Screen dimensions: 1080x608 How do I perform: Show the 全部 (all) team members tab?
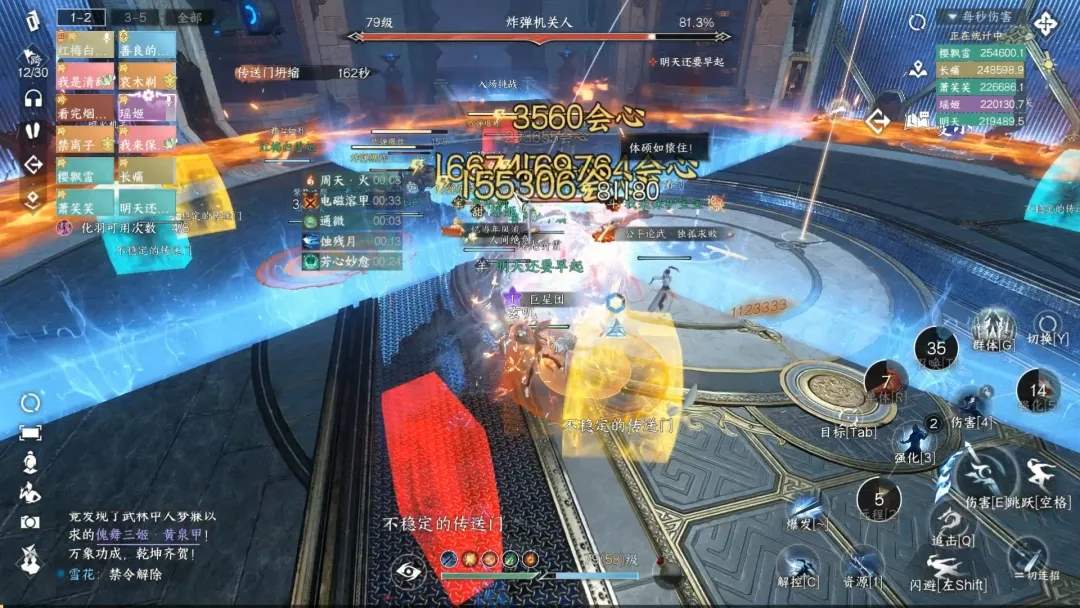[188, 17]
